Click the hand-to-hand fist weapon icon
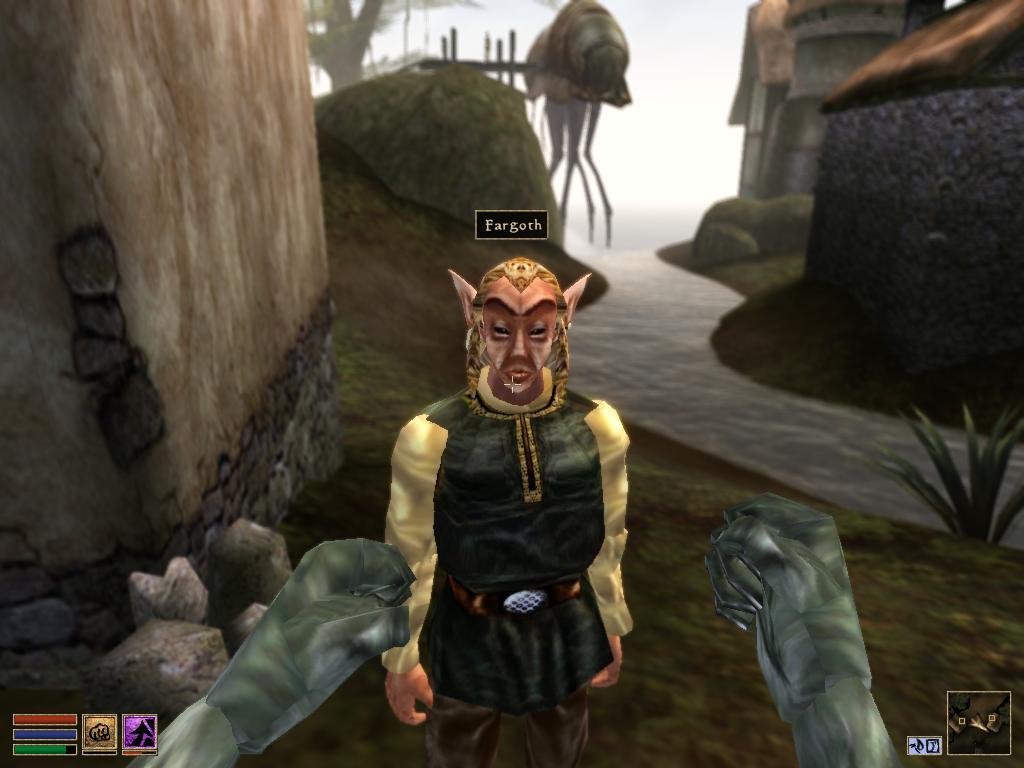1024x768 pixels. (99, 733)
